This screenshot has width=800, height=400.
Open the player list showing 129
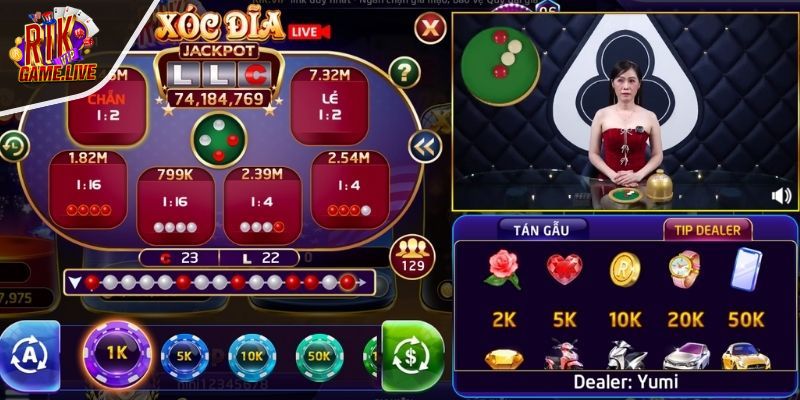[x=410, y=257]
